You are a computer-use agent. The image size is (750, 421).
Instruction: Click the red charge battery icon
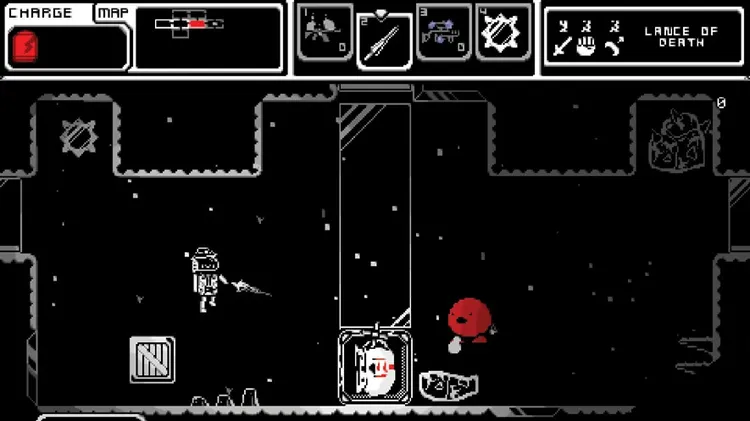24,46
